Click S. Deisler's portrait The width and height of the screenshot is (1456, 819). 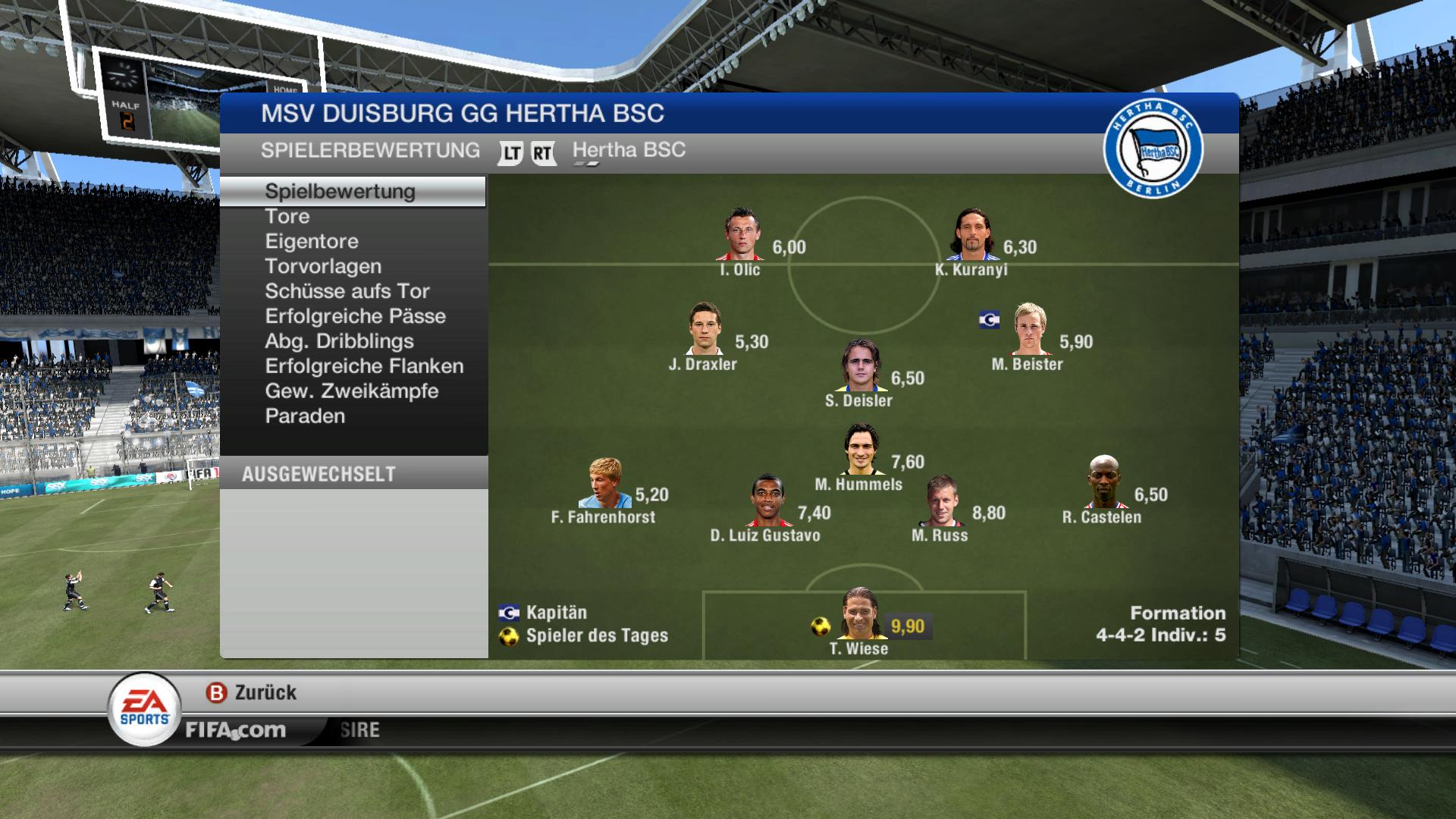click(x=861, y=366)
